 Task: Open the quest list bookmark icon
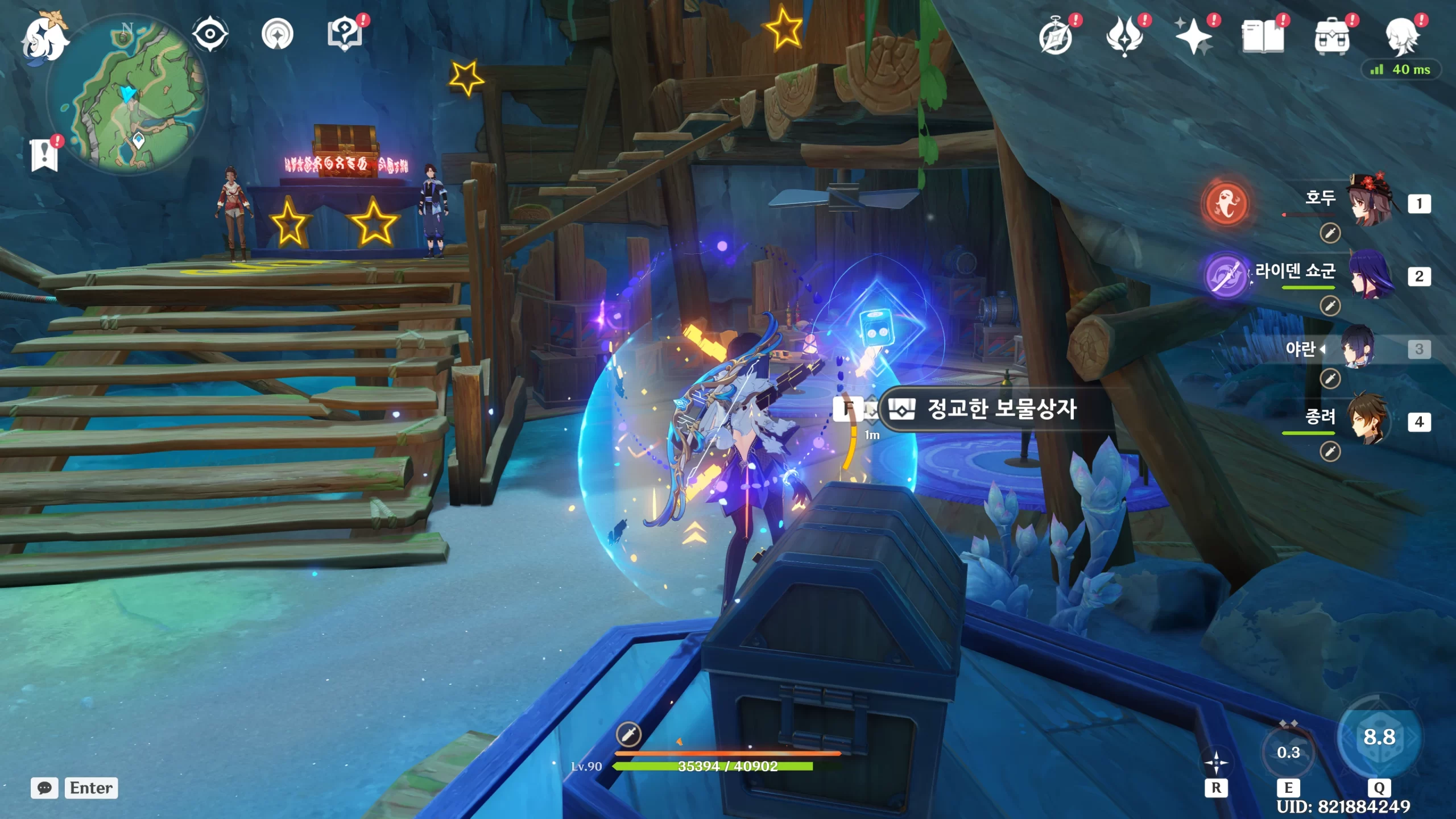(x=44, y=154)
